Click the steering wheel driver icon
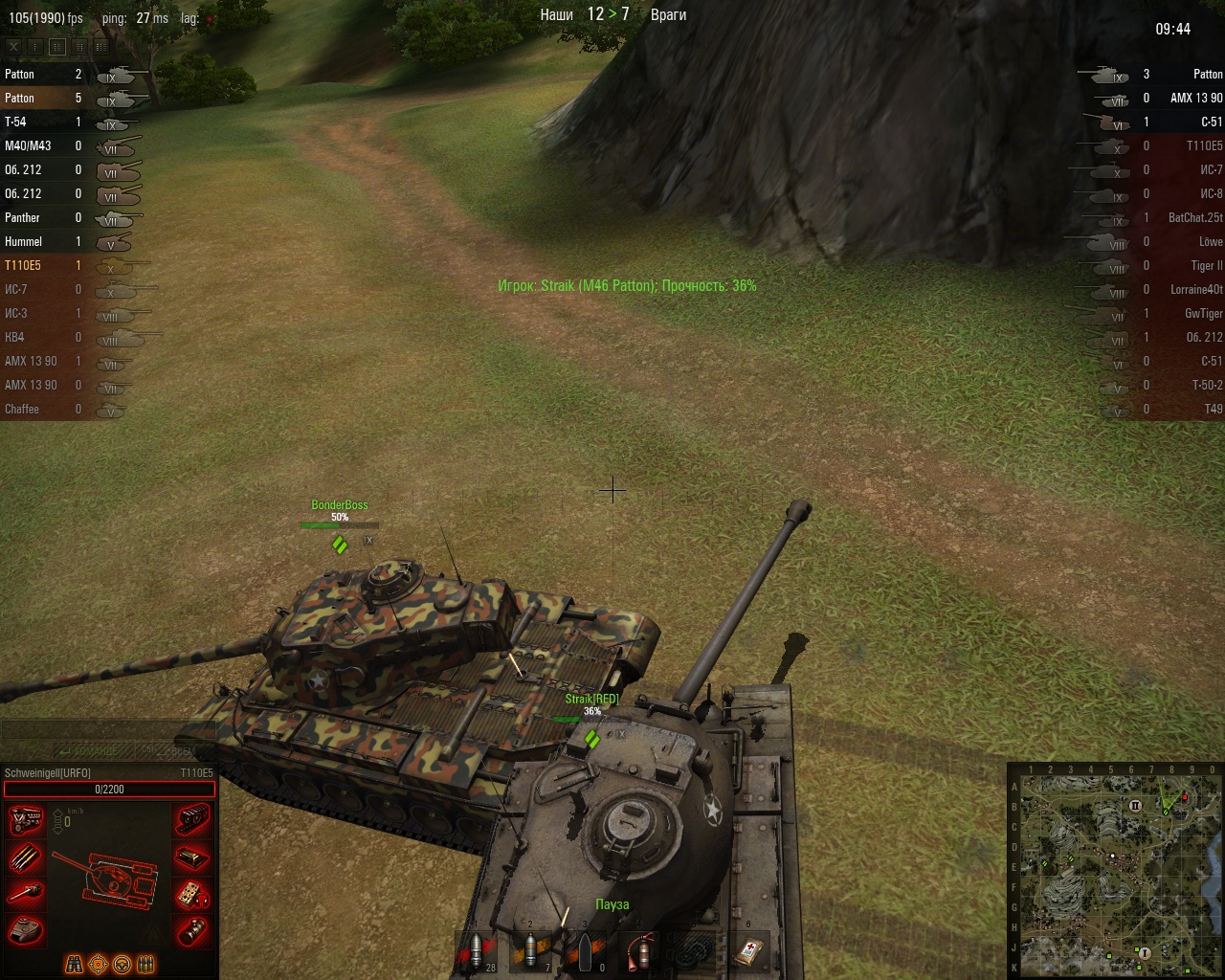 click(122, 964)
